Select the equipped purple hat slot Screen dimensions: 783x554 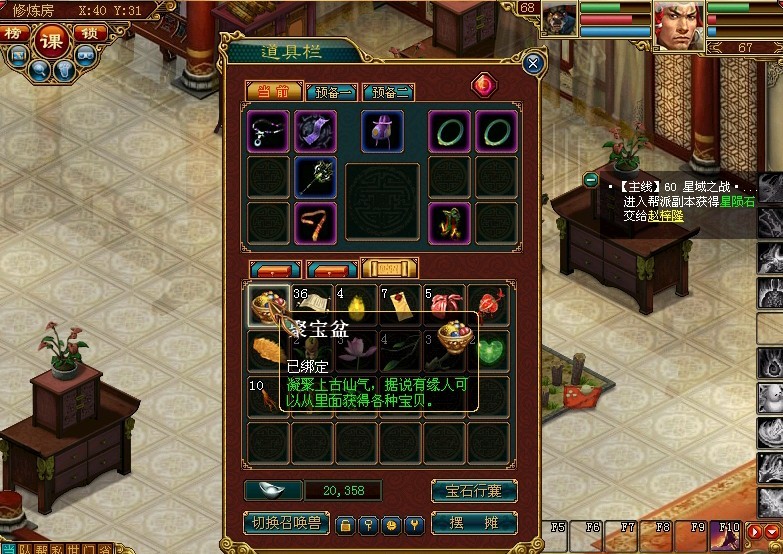pos(316,131)
